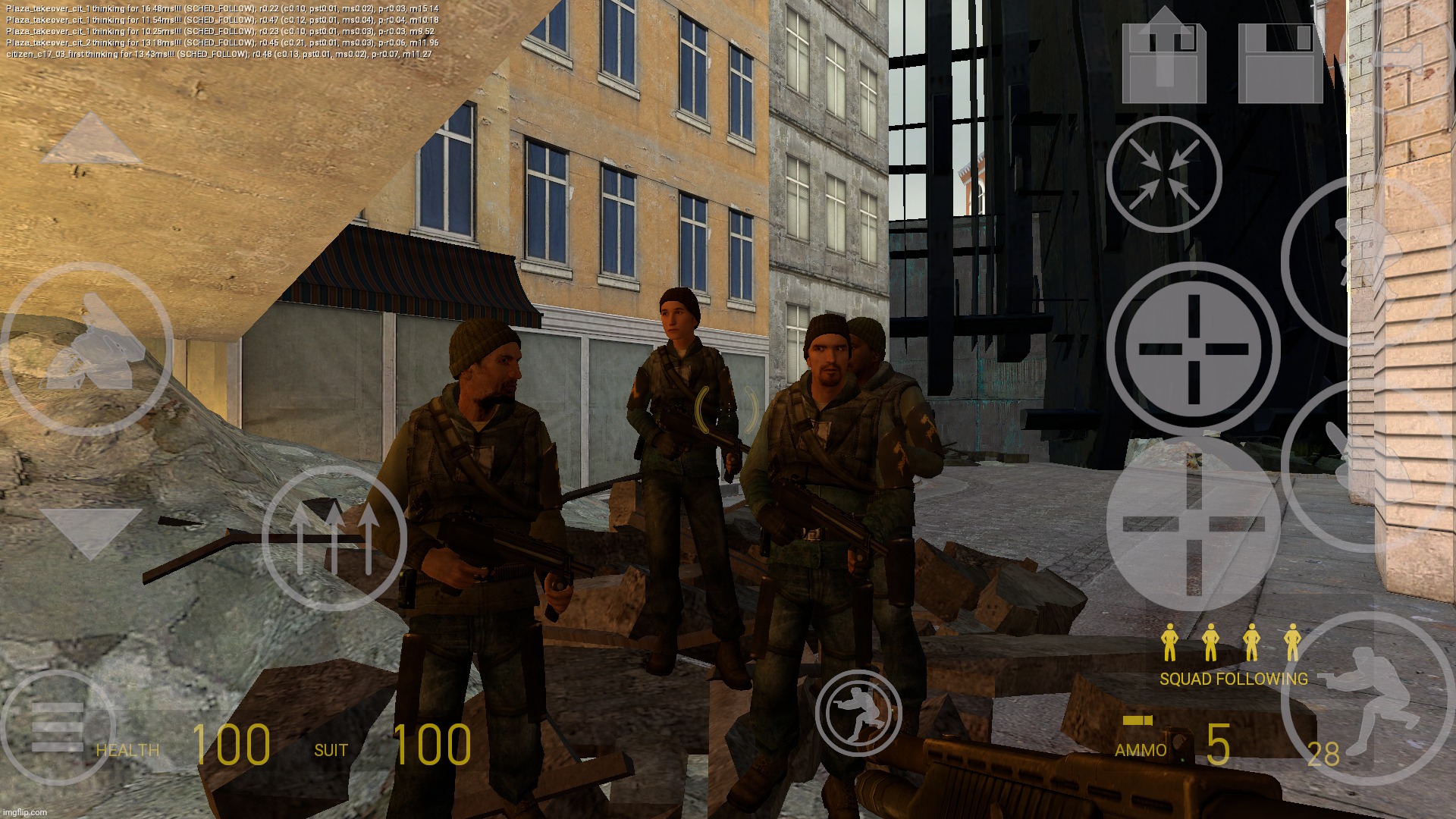Activate the four converging arrows button
Screen dimensions: 1456x819
(x=1164, y=174)
